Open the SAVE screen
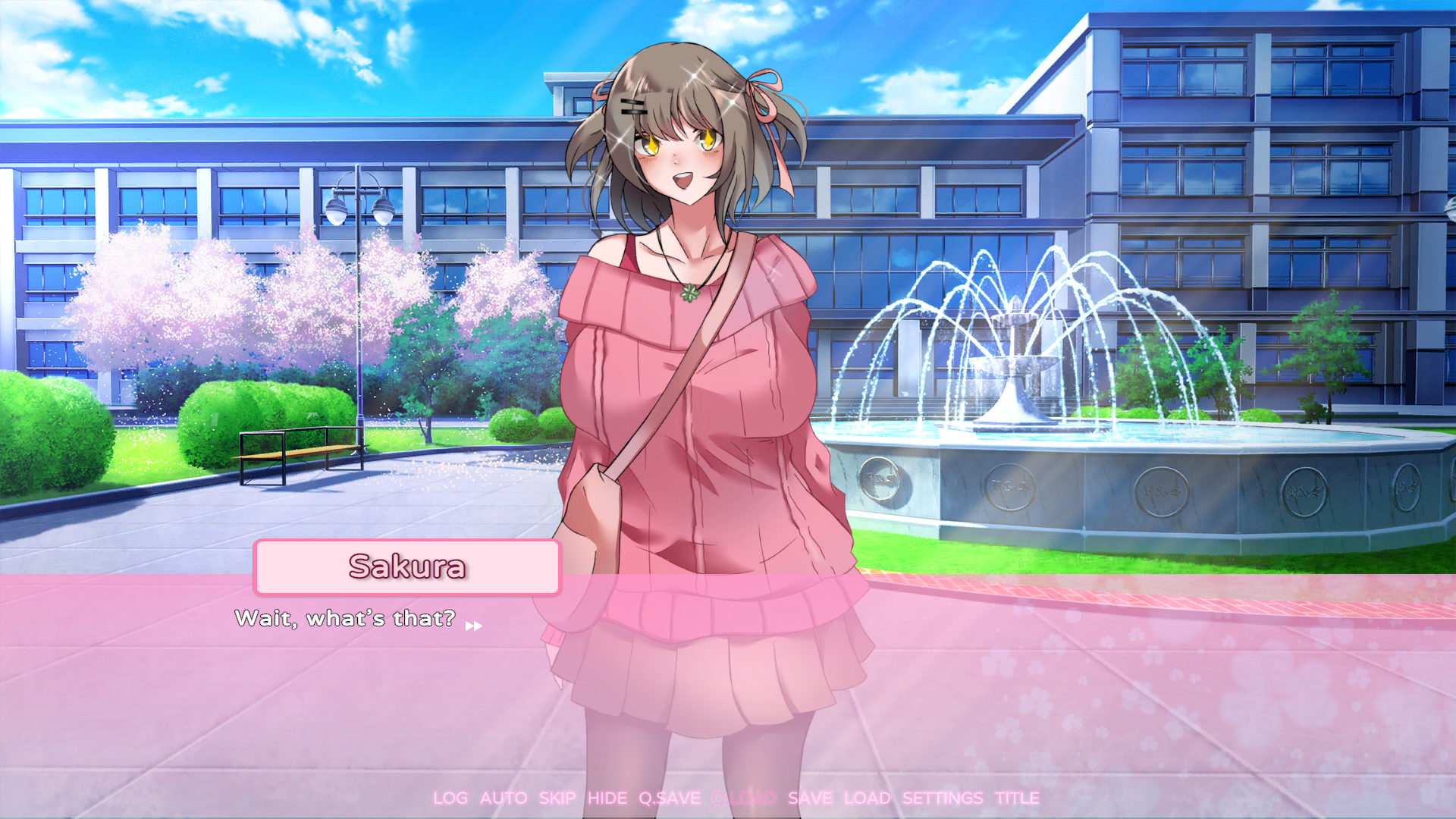The width and height of the screenshot is (1456, 819). [x=811, y=798]
